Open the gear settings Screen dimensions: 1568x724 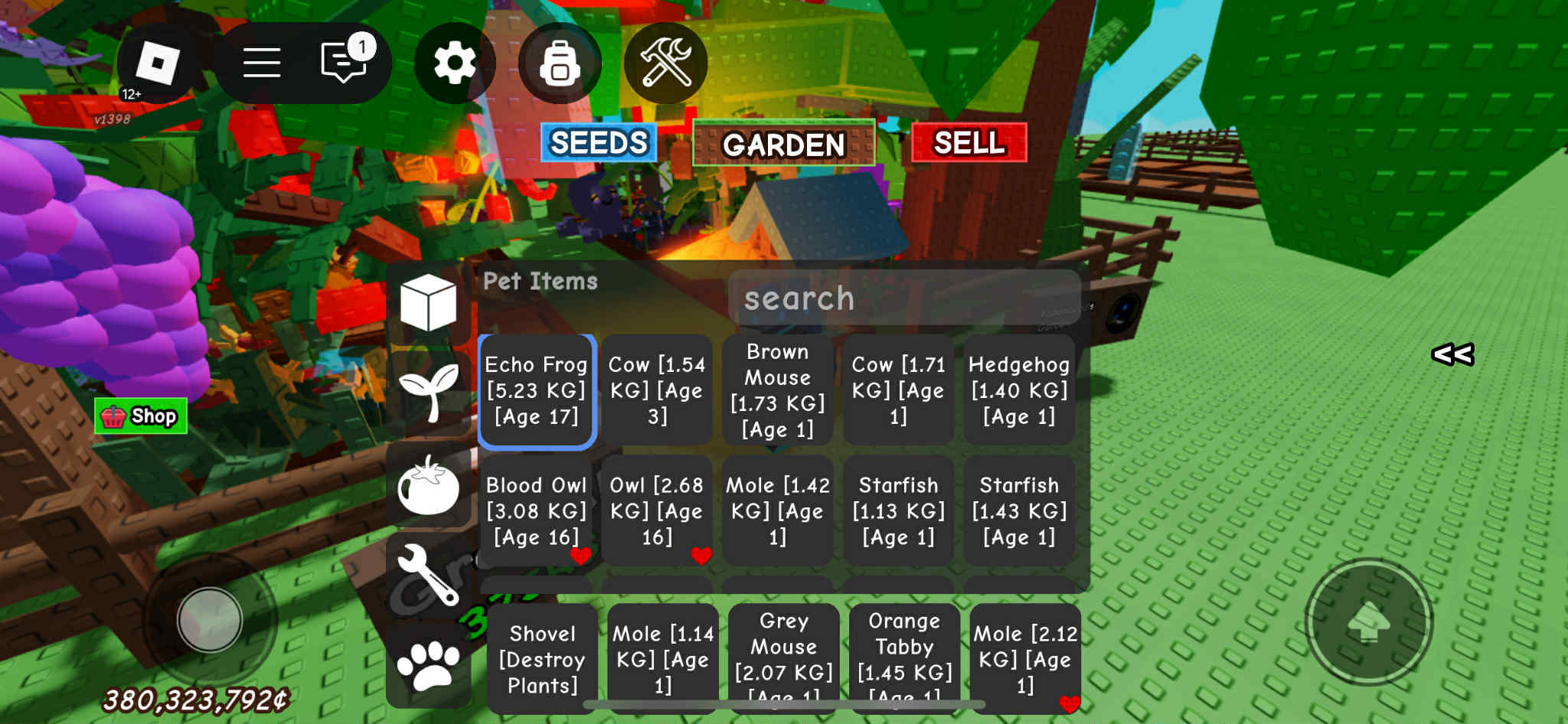pyautogui.click(x=454, y=63)
